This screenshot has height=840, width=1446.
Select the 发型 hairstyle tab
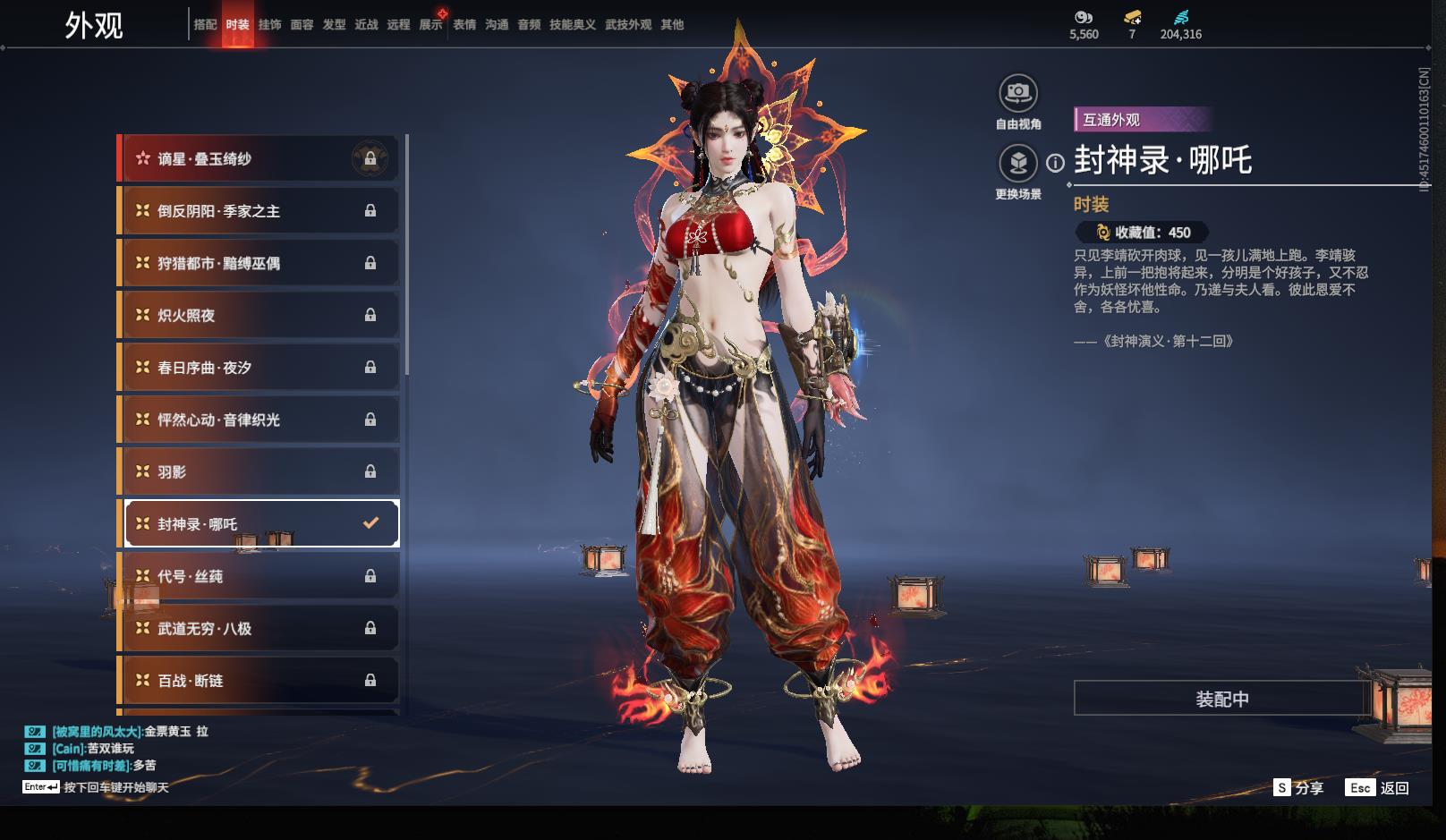tap(334, 25)
